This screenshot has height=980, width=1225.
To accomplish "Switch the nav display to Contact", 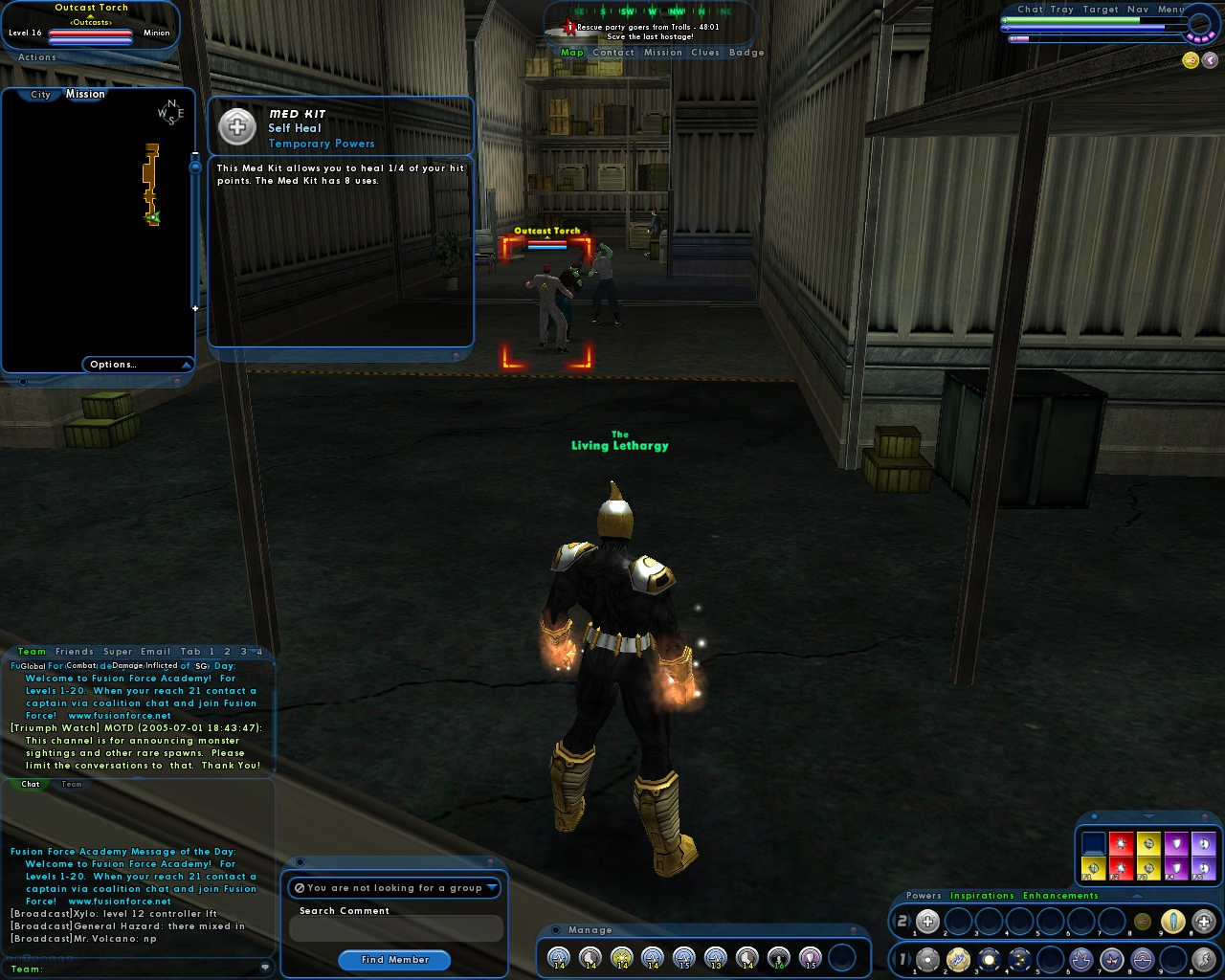I will 613,53.
